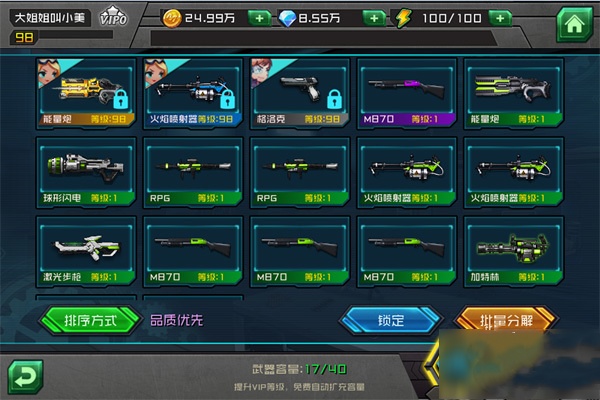
Task: Refill energy with the plus button
Action: [500, 18]
